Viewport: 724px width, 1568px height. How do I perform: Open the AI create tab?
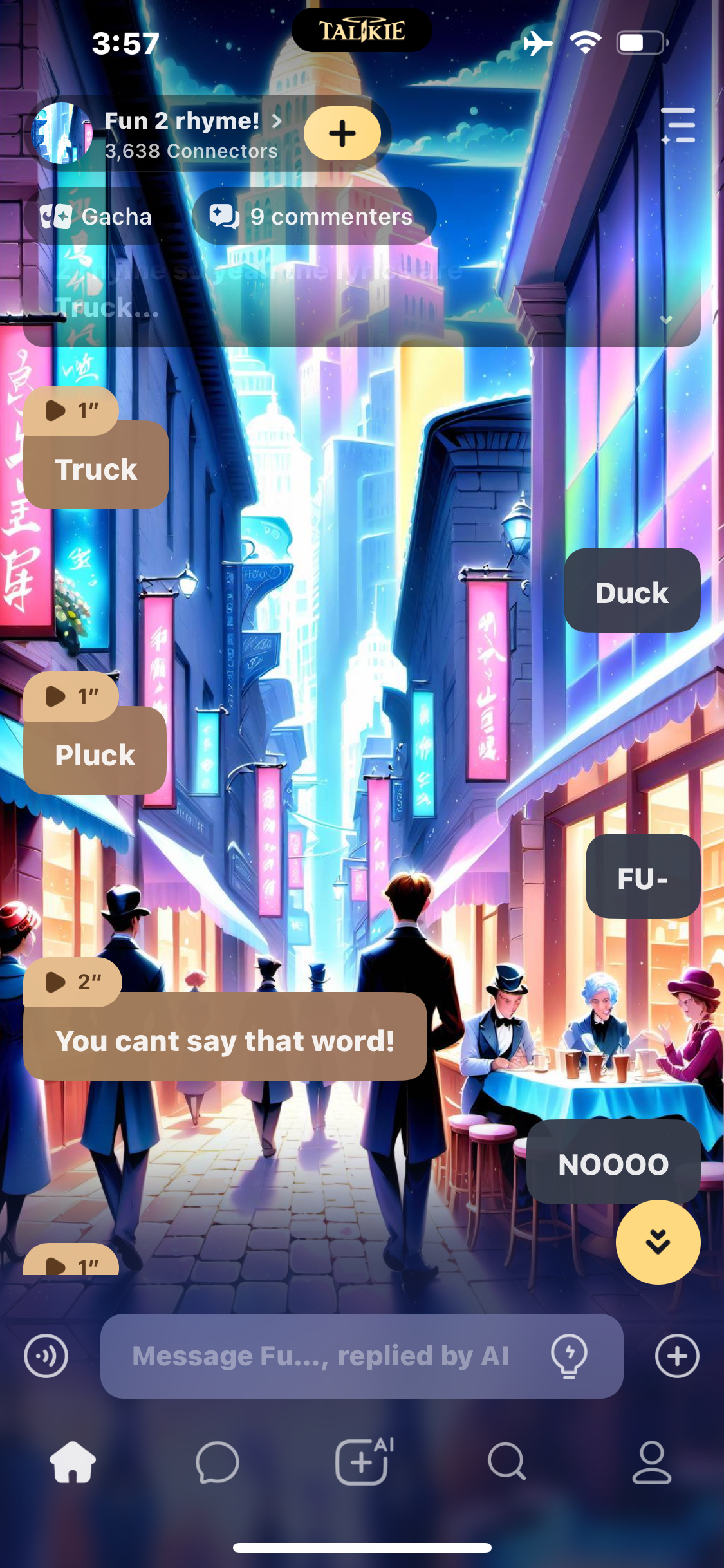(362, 1462)
